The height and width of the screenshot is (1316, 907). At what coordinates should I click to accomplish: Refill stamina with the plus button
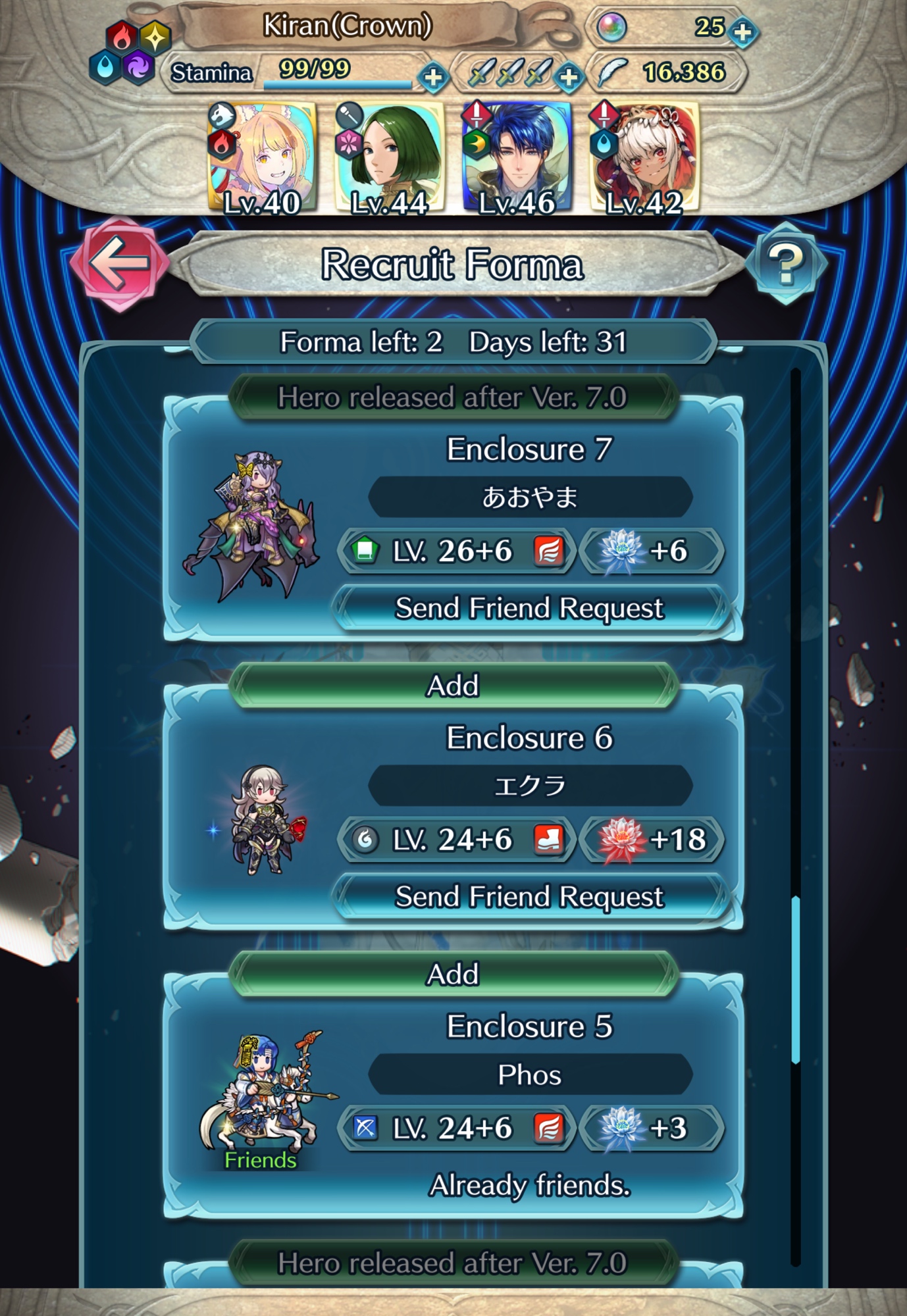point(433,78)
